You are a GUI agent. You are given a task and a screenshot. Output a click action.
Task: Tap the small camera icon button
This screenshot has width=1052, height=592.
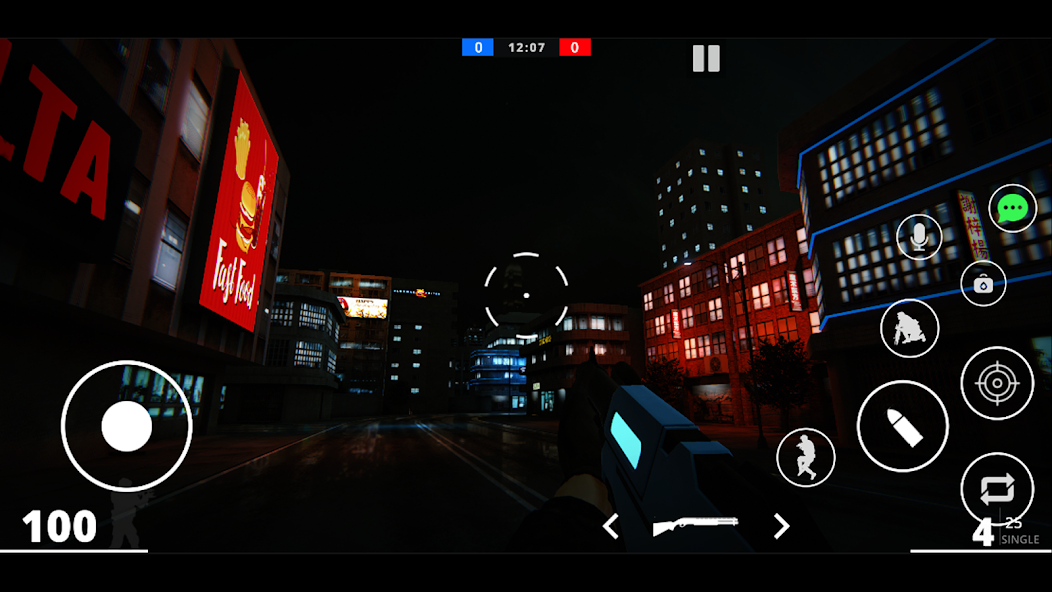(x=983, y=284)
